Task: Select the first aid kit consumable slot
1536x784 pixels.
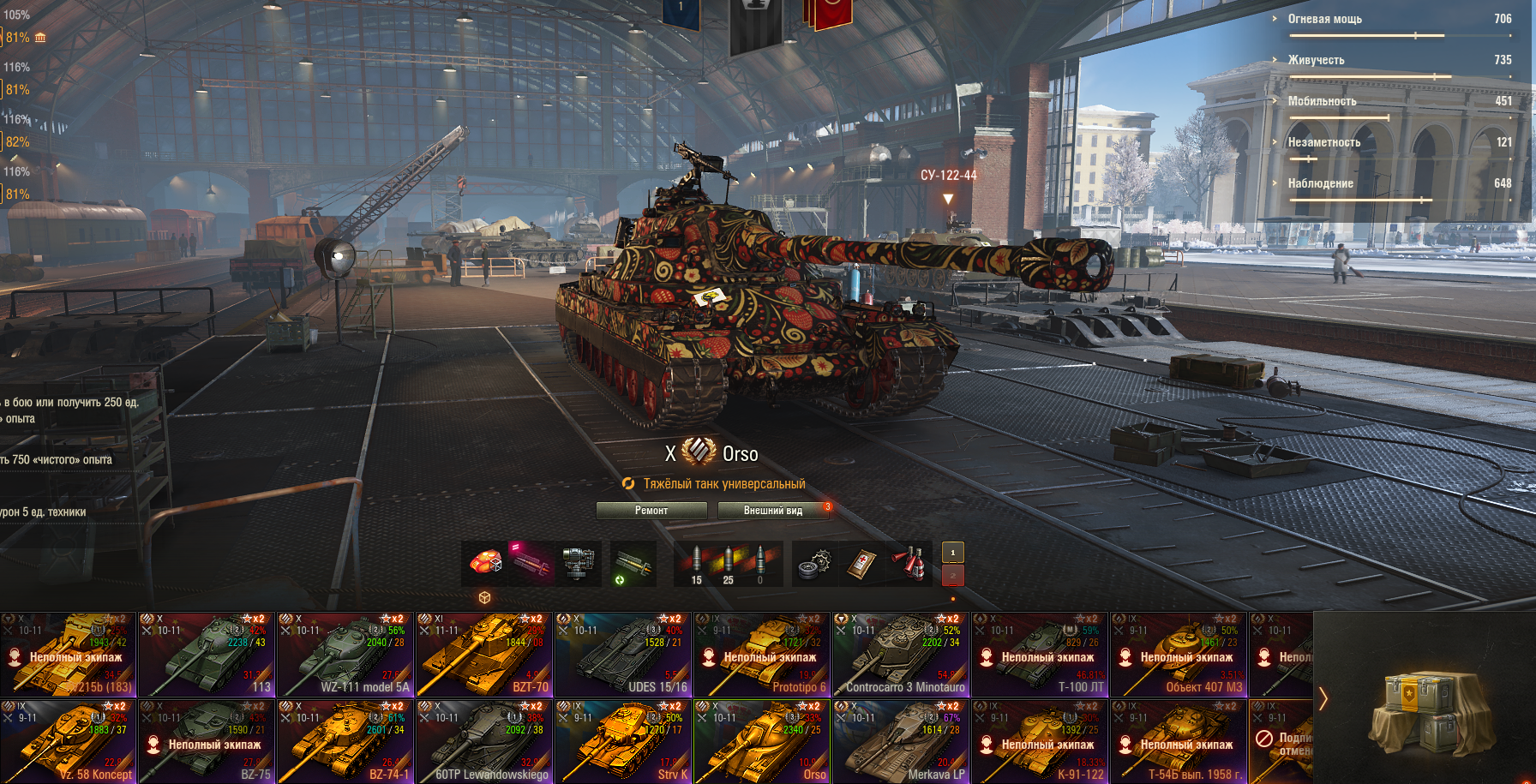Action: tap(861, 564)
